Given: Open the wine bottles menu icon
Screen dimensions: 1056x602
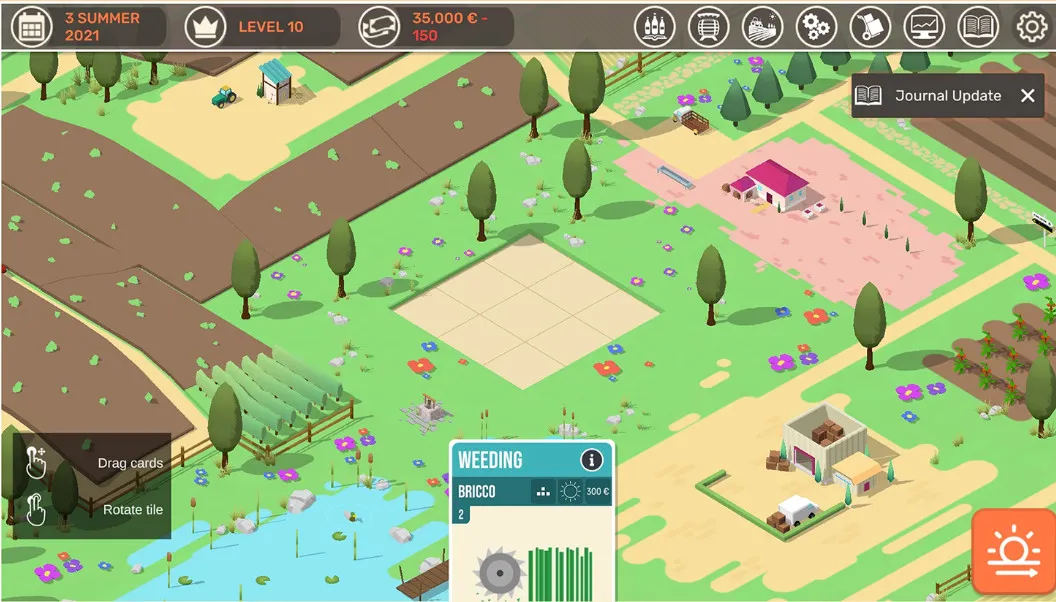Looking at the screenshot, I should (655, 27).
